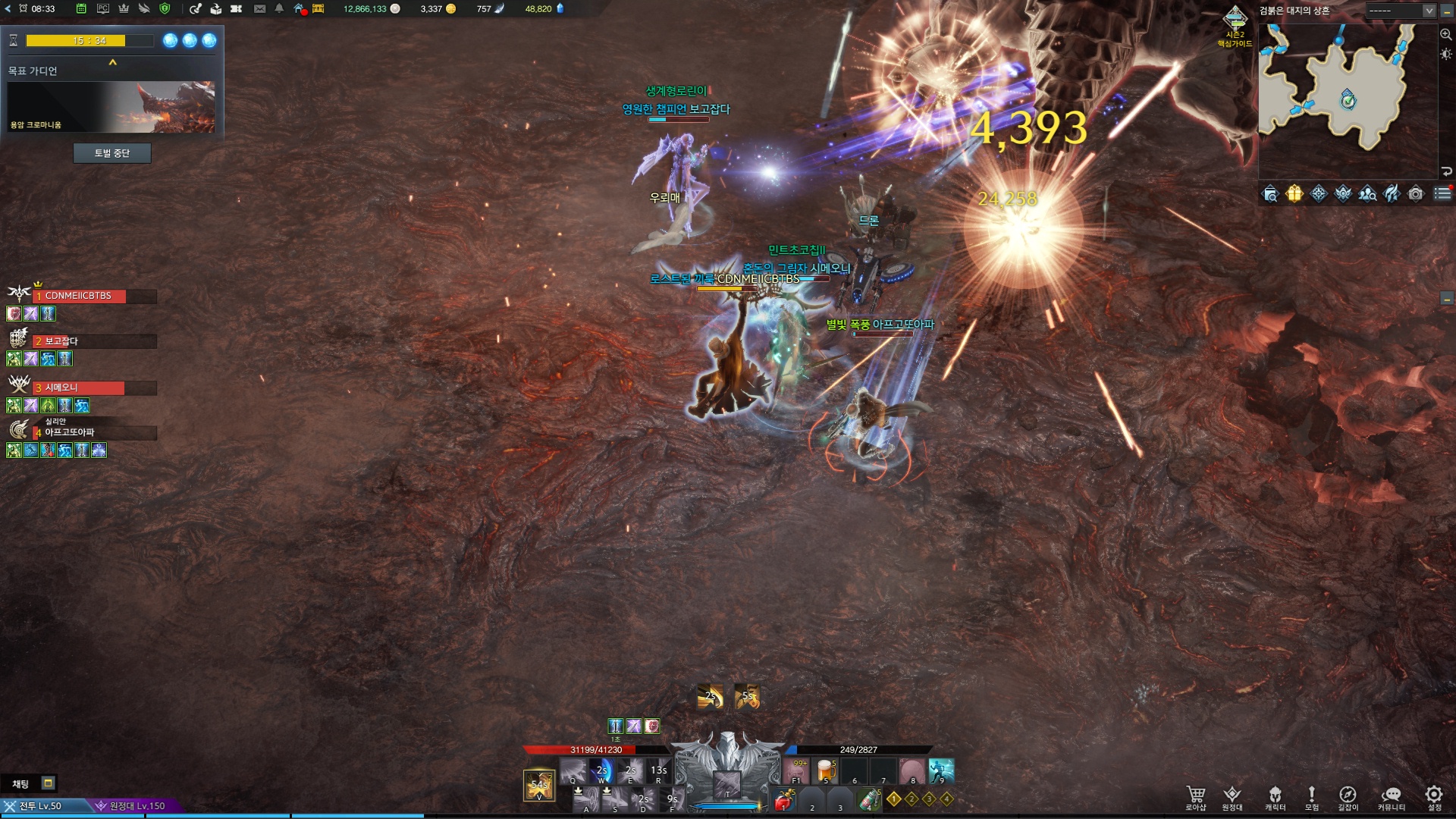Open the 설정 settings gear
Image resolution: width=1456 pixels, height=819 pixels.
(x=1433, y=798)
